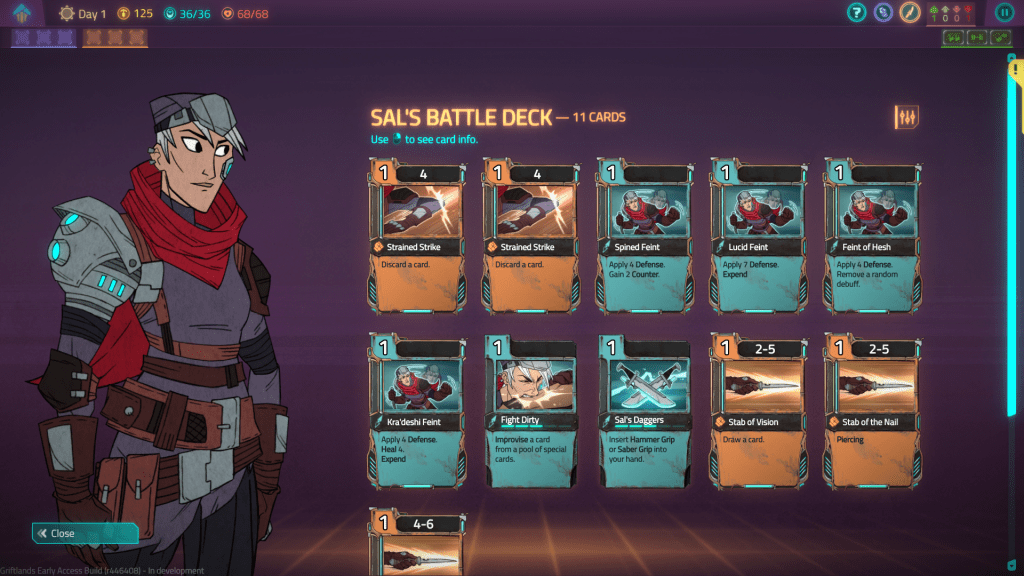Inspect the Feint of Hesh card
This screenshot has width=1024, height=576.
pyautogui.click(x=872, y=235)
